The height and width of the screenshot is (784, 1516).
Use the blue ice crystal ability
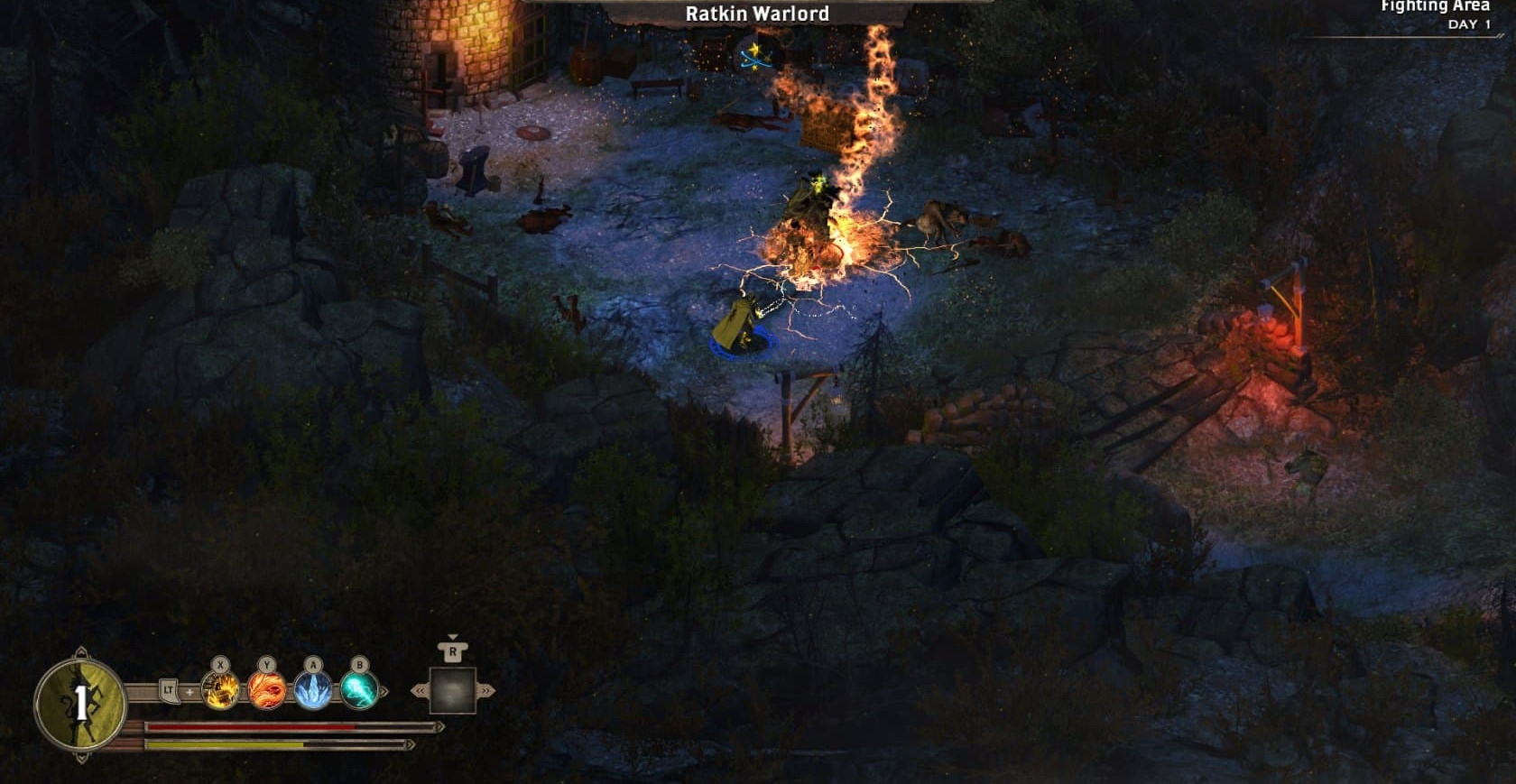click(313, 691)
